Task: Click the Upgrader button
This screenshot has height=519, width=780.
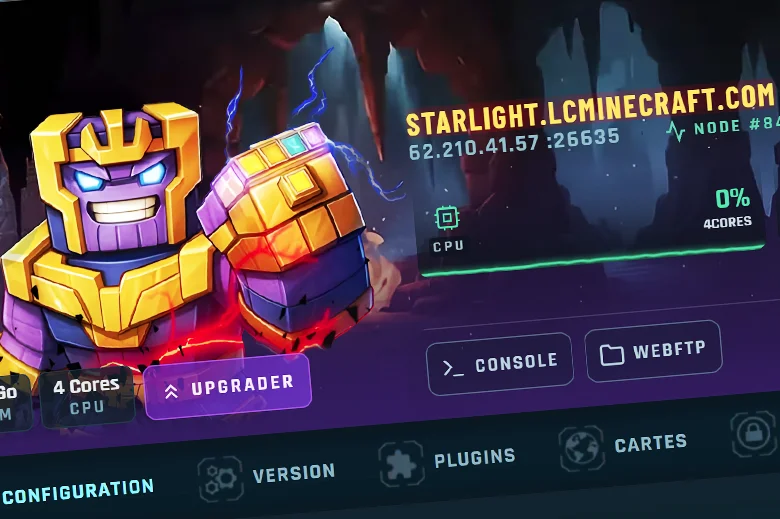Action: click(x=228, y=386)
